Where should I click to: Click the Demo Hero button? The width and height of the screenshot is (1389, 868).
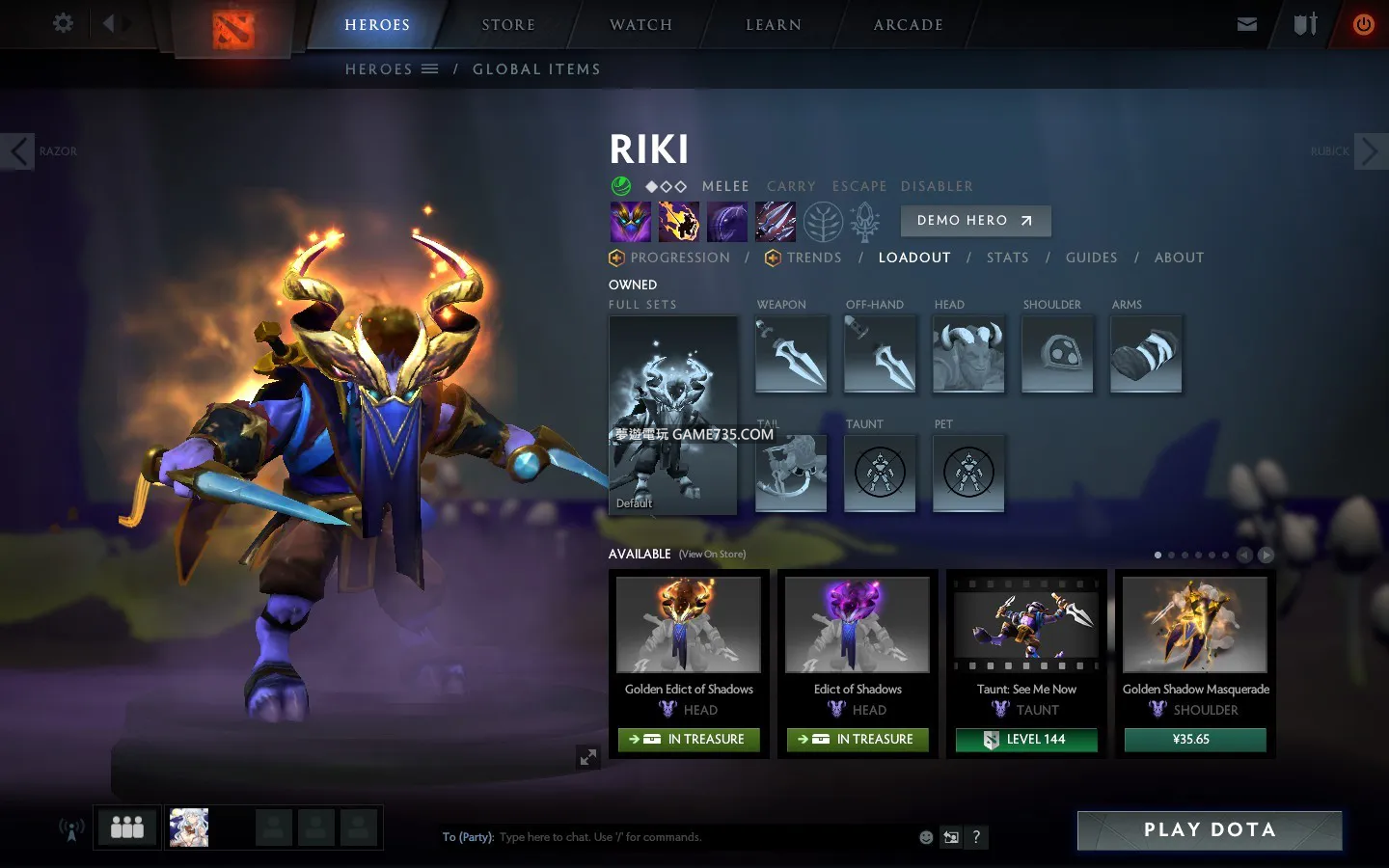click(975, 221)
